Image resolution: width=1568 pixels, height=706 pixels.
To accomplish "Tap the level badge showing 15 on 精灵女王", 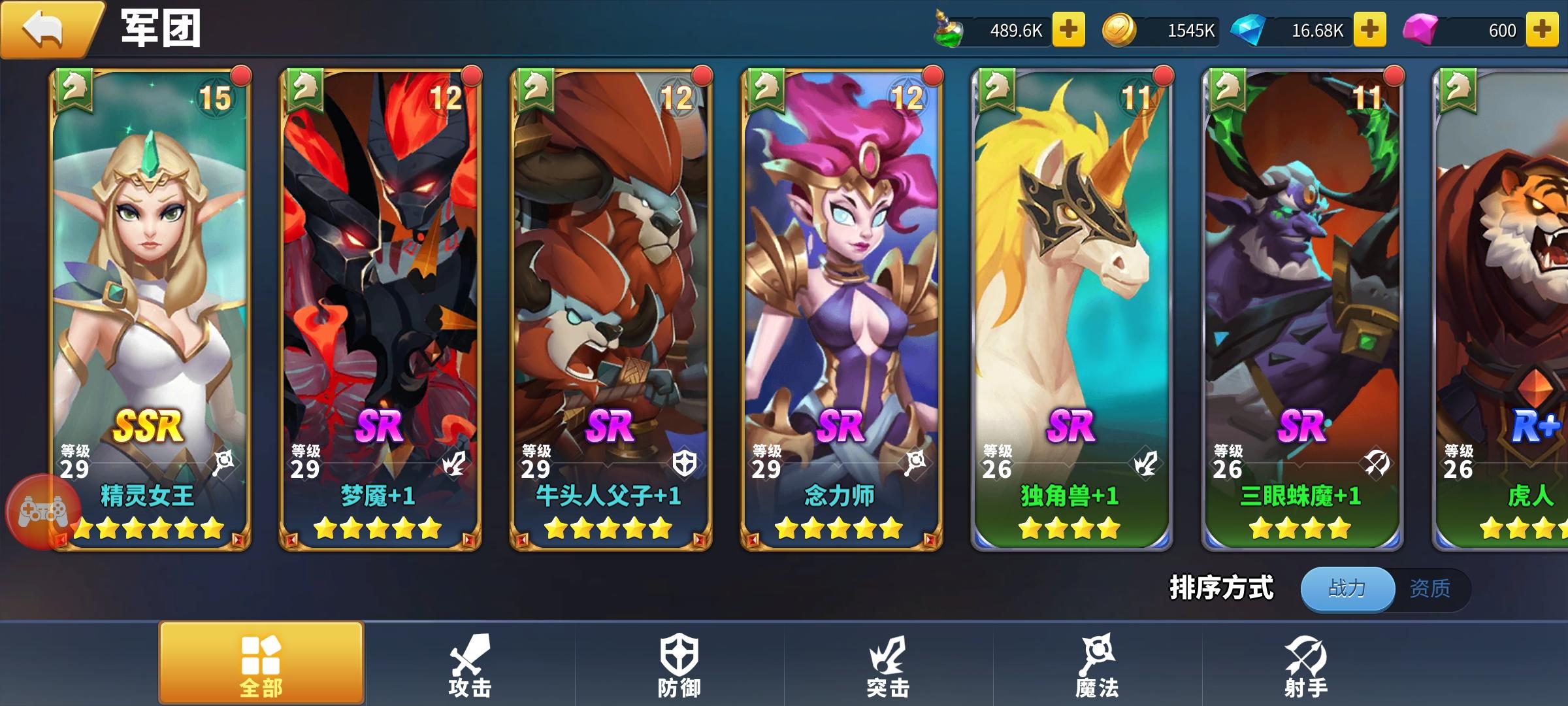I will (216, 98).
